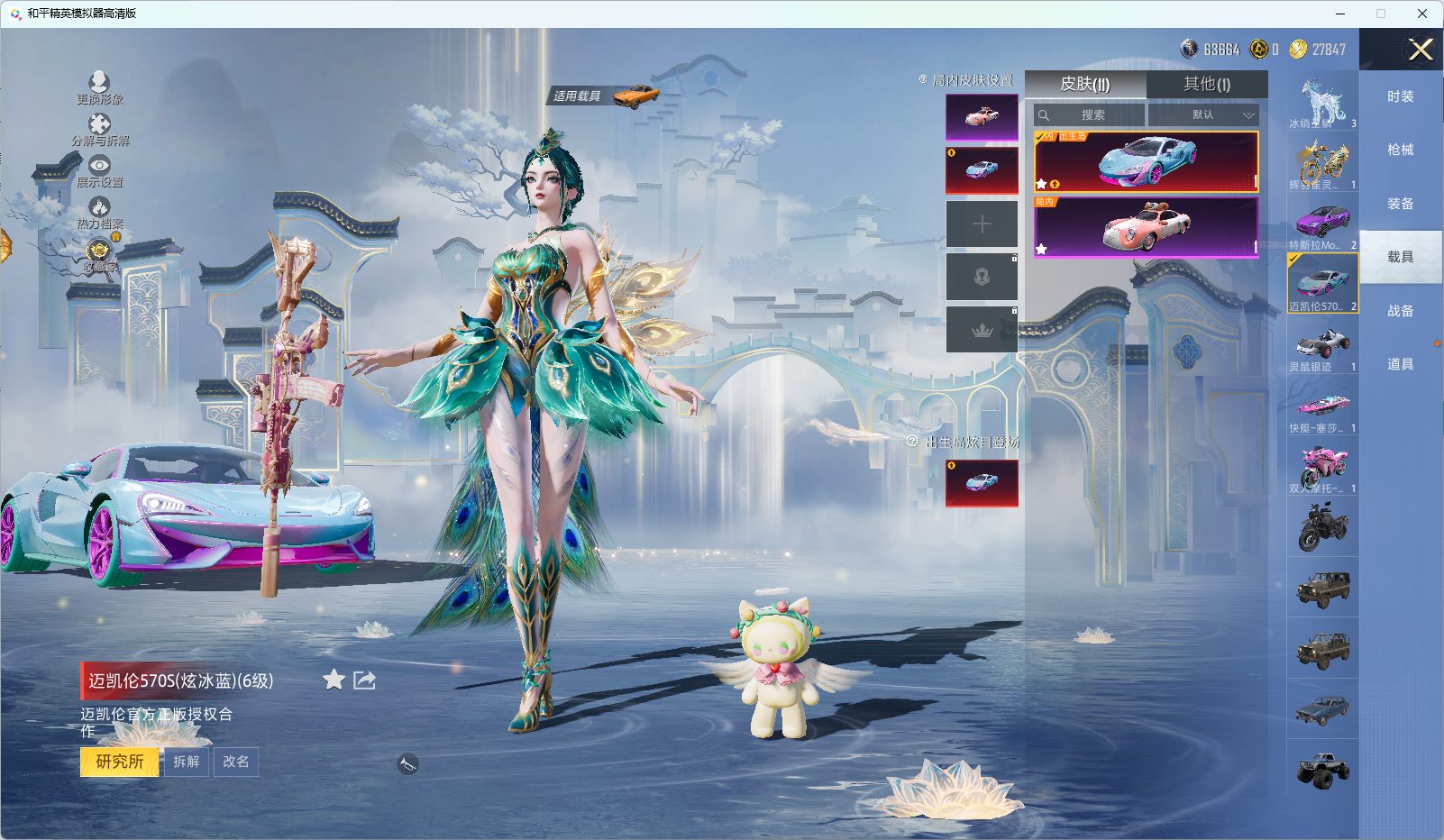Switch to the 时装 category
Viewport: 1444px width, 840px height.
[x=1400, y=96]
